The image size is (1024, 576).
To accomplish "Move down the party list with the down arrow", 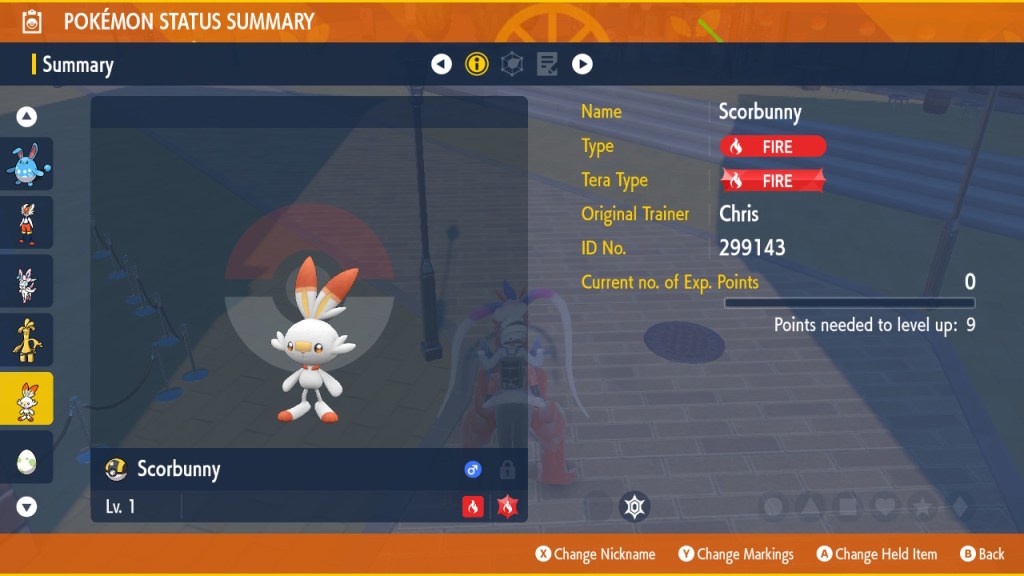I will tap(27, 506).
